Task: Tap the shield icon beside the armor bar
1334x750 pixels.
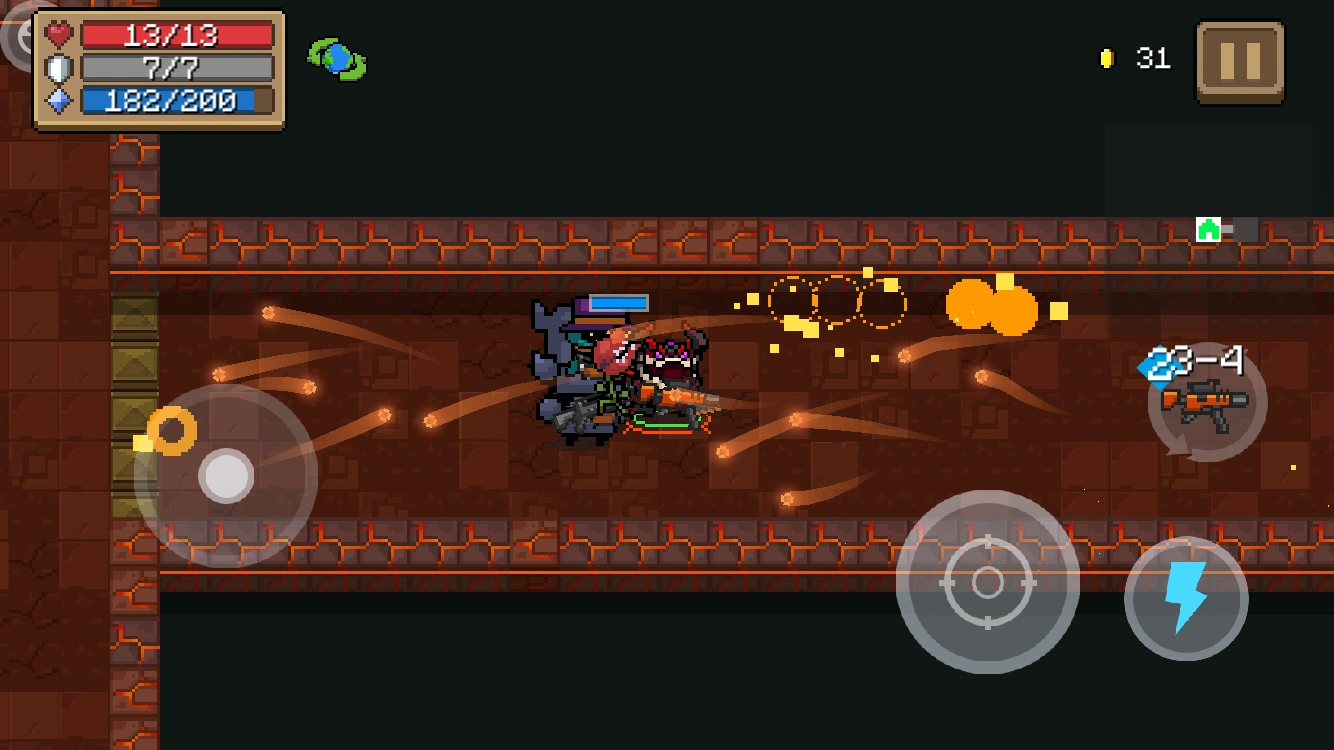Action: pyautogui.click(x=57, y=67)
